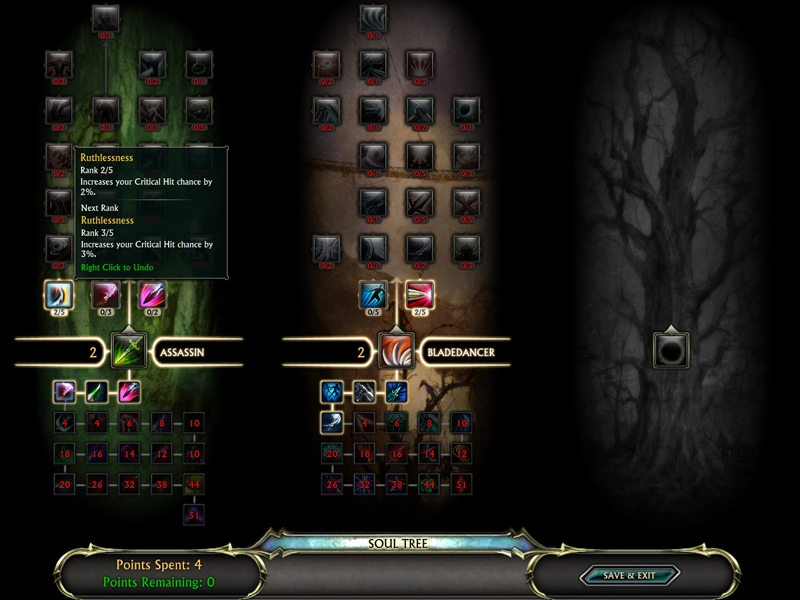Click the locked Assassin 51-point root ability

pyautogui.click(x=194, y=514)
